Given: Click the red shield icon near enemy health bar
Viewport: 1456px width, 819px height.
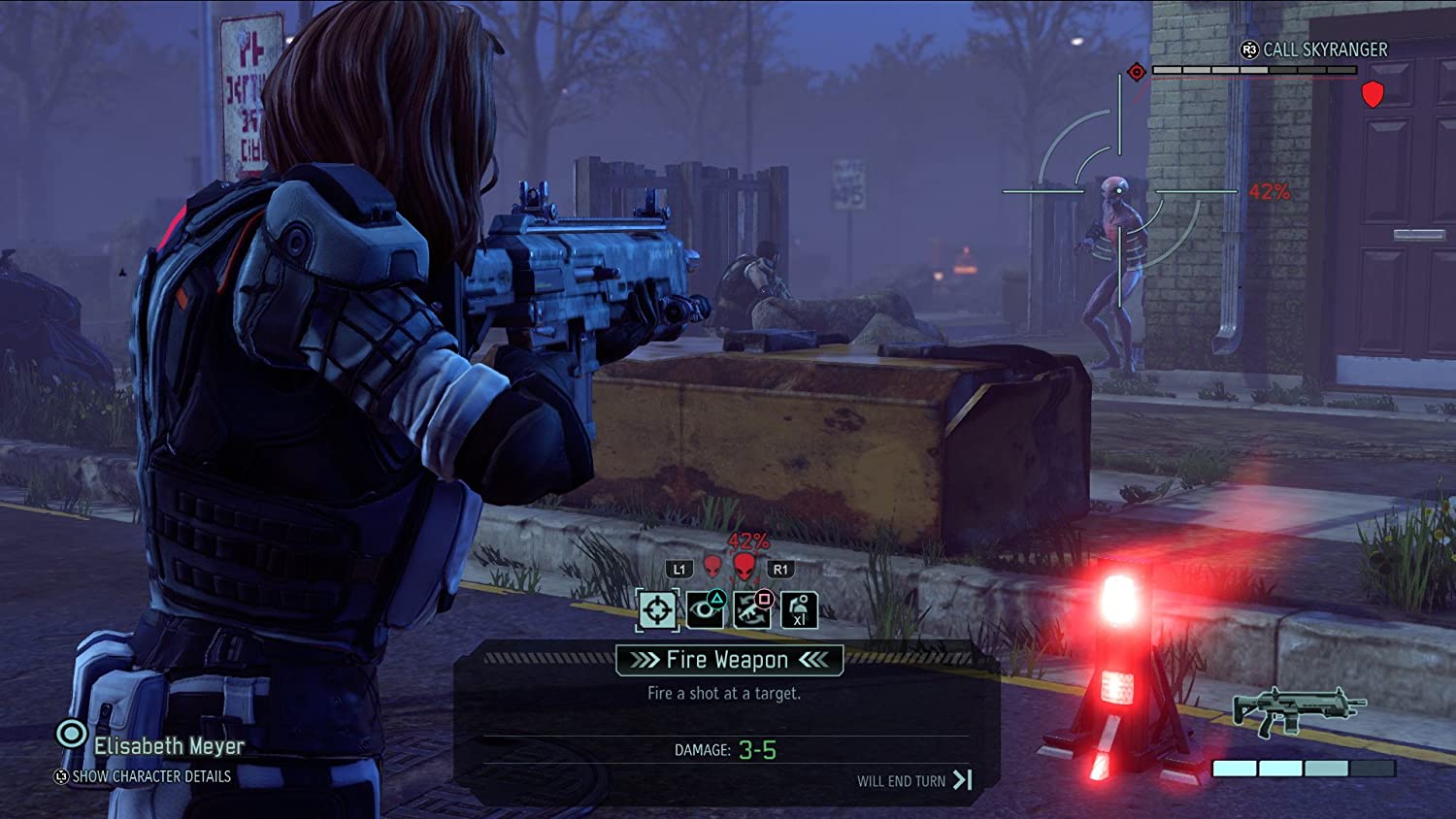Looking at the screenshot, I should click(x=1373, y=95).
